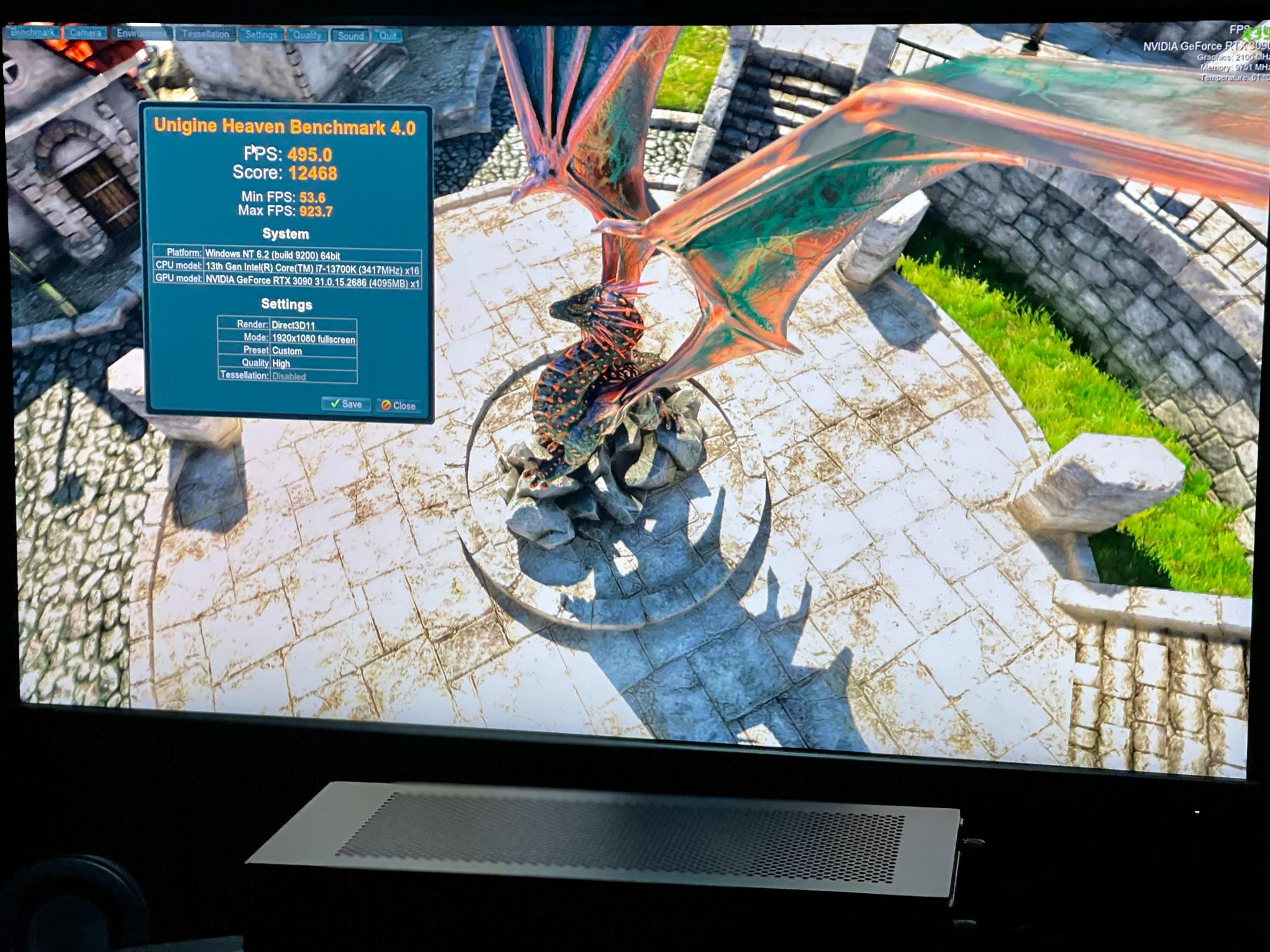Screen dimensions: 1270x952
Task: Open the Benchmark menu button
Action: tap(33, 32)
